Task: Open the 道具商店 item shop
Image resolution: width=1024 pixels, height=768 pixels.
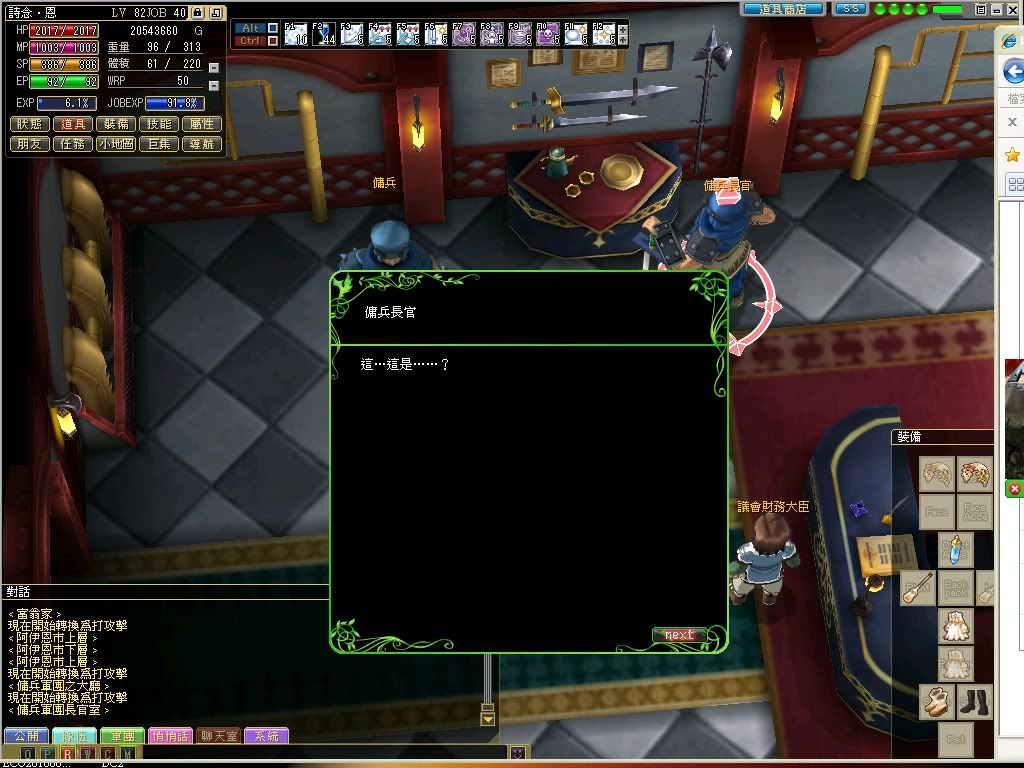Action: pyautogui.click(x=784, y=8)
